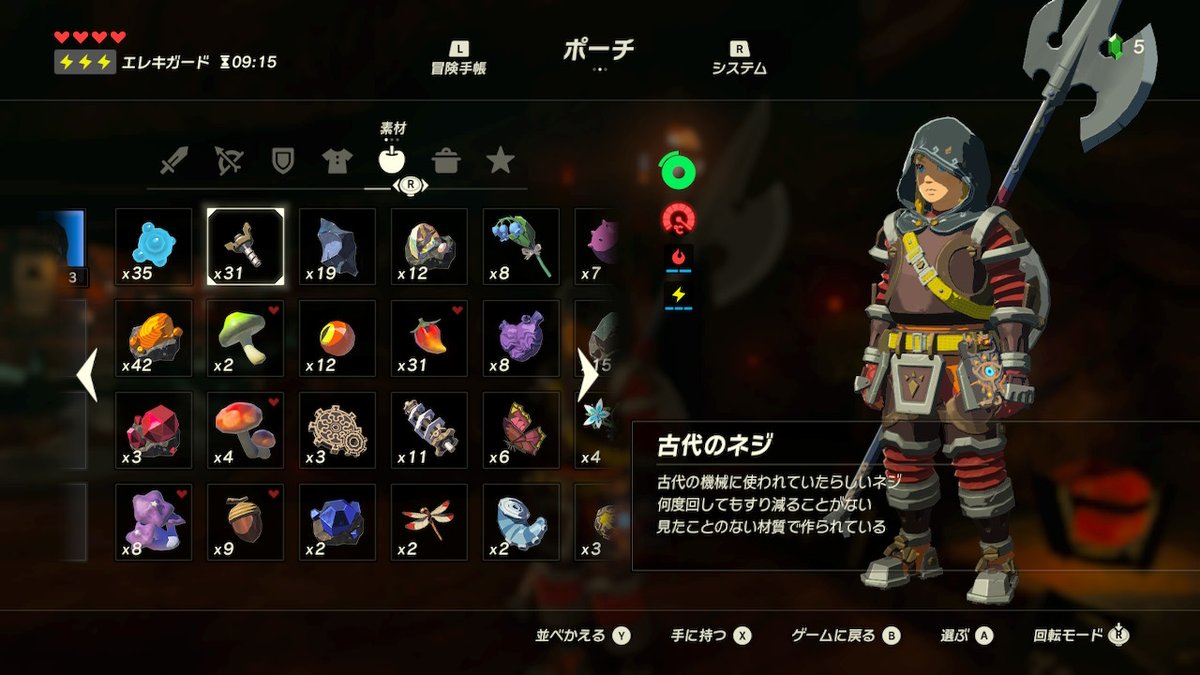Choose the ancient screw x31 slot
Screen dimensions: 1200x675
click(246, 247)
